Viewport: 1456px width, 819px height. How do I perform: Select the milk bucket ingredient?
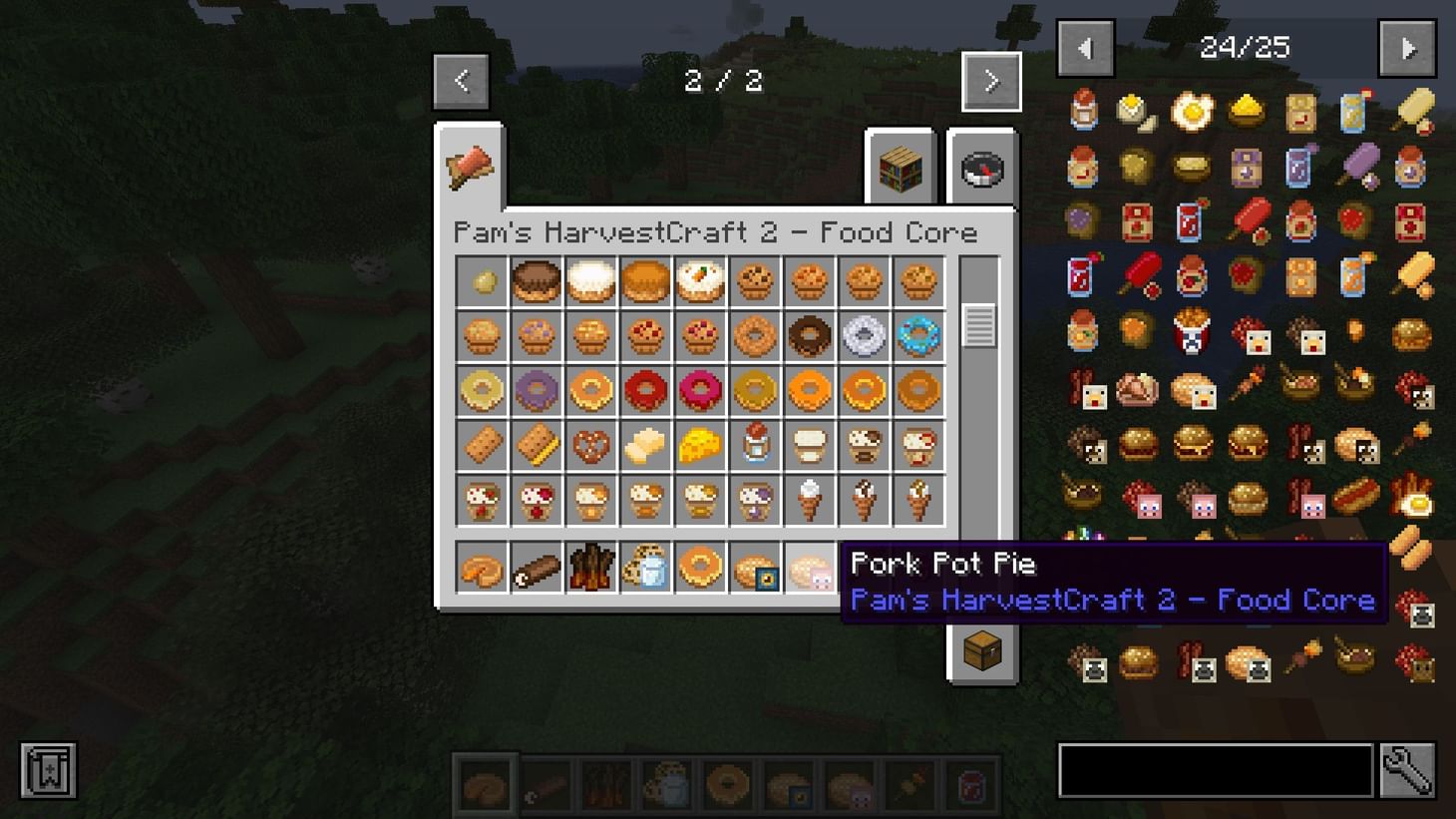point(646,567)
